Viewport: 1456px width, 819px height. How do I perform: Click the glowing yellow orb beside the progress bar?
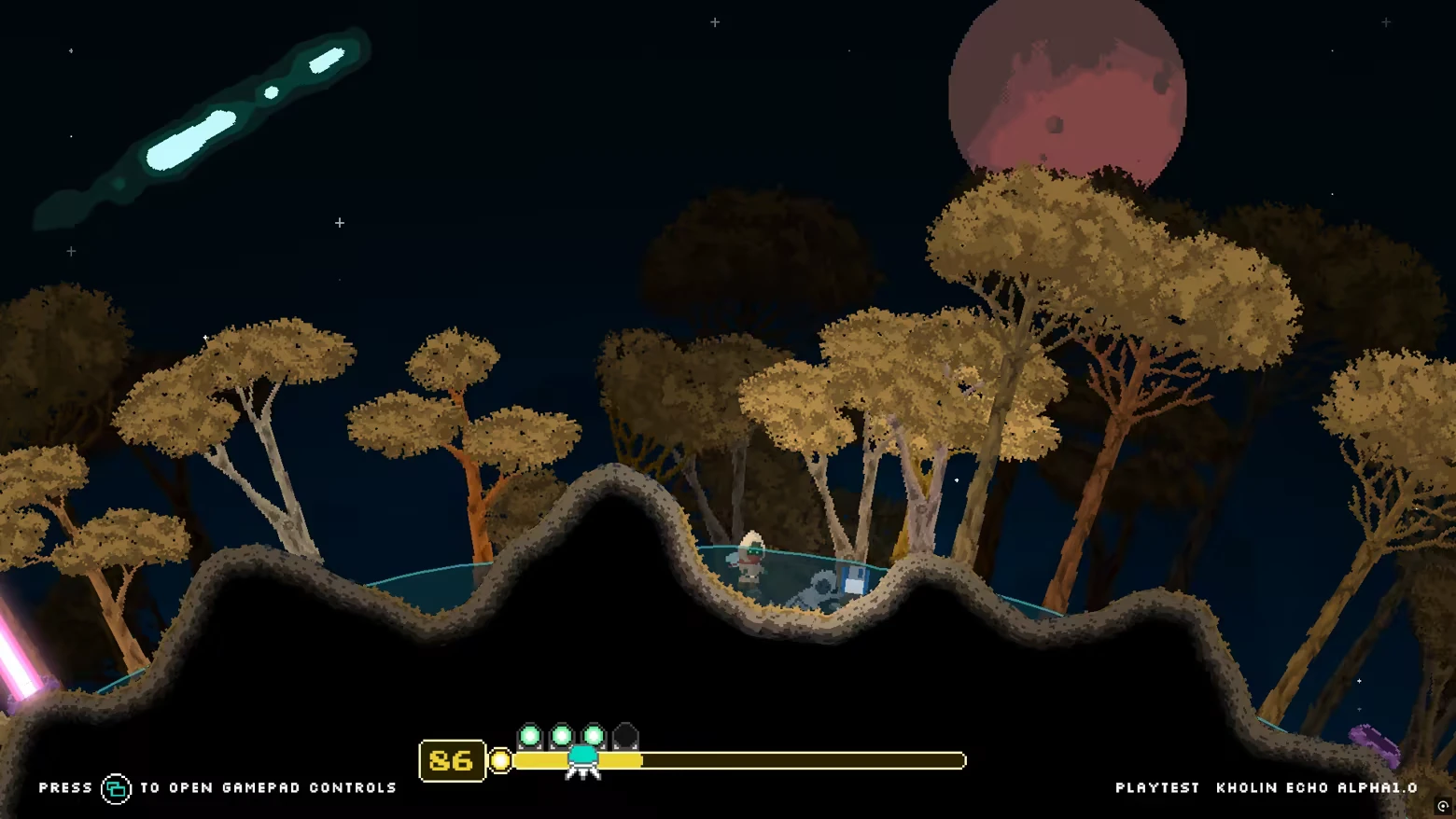coord(500,761)
